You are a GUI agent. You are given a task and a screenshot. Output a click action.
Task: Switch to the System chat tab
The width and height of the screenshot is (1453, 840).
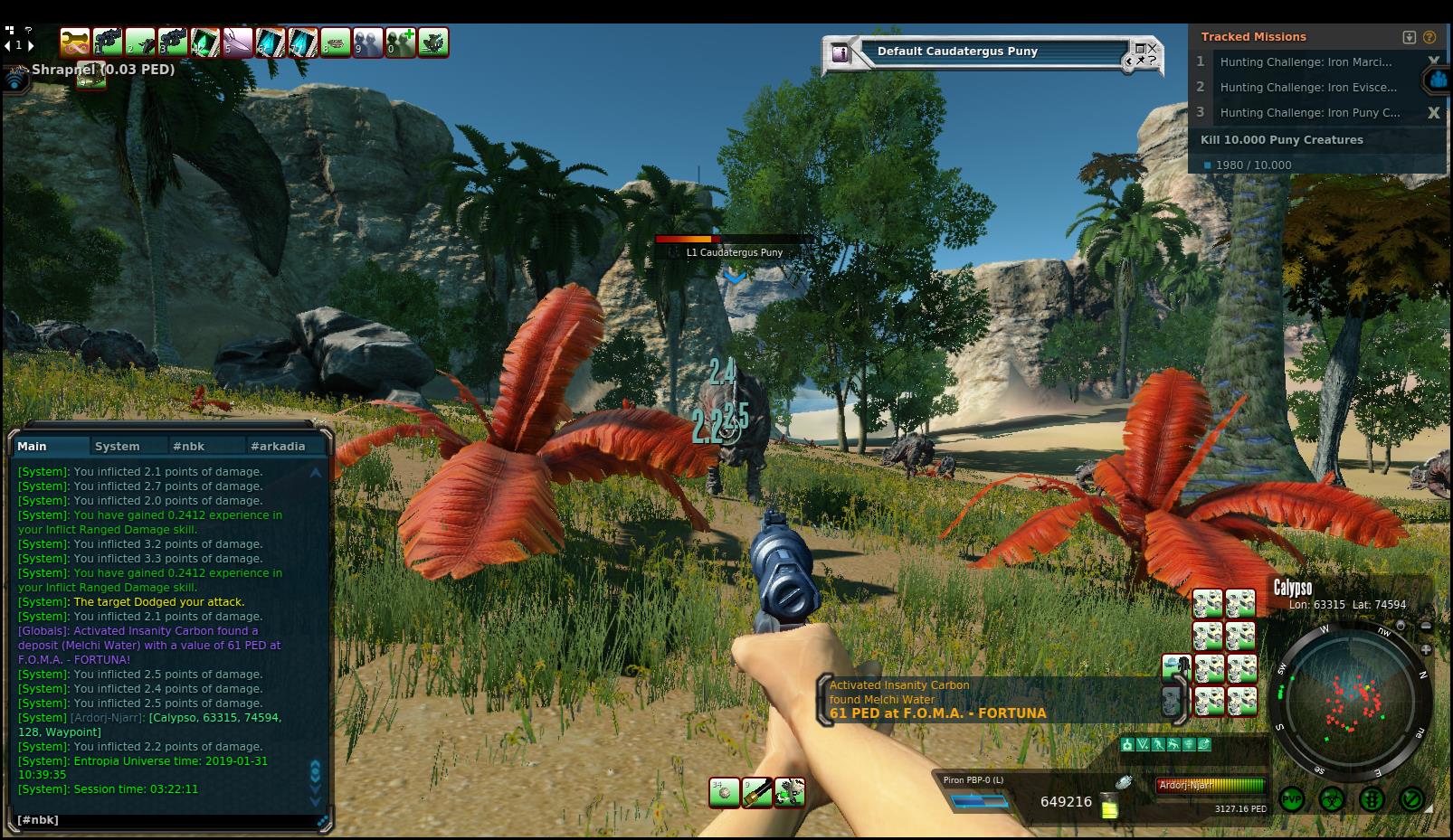click(117, 446)
